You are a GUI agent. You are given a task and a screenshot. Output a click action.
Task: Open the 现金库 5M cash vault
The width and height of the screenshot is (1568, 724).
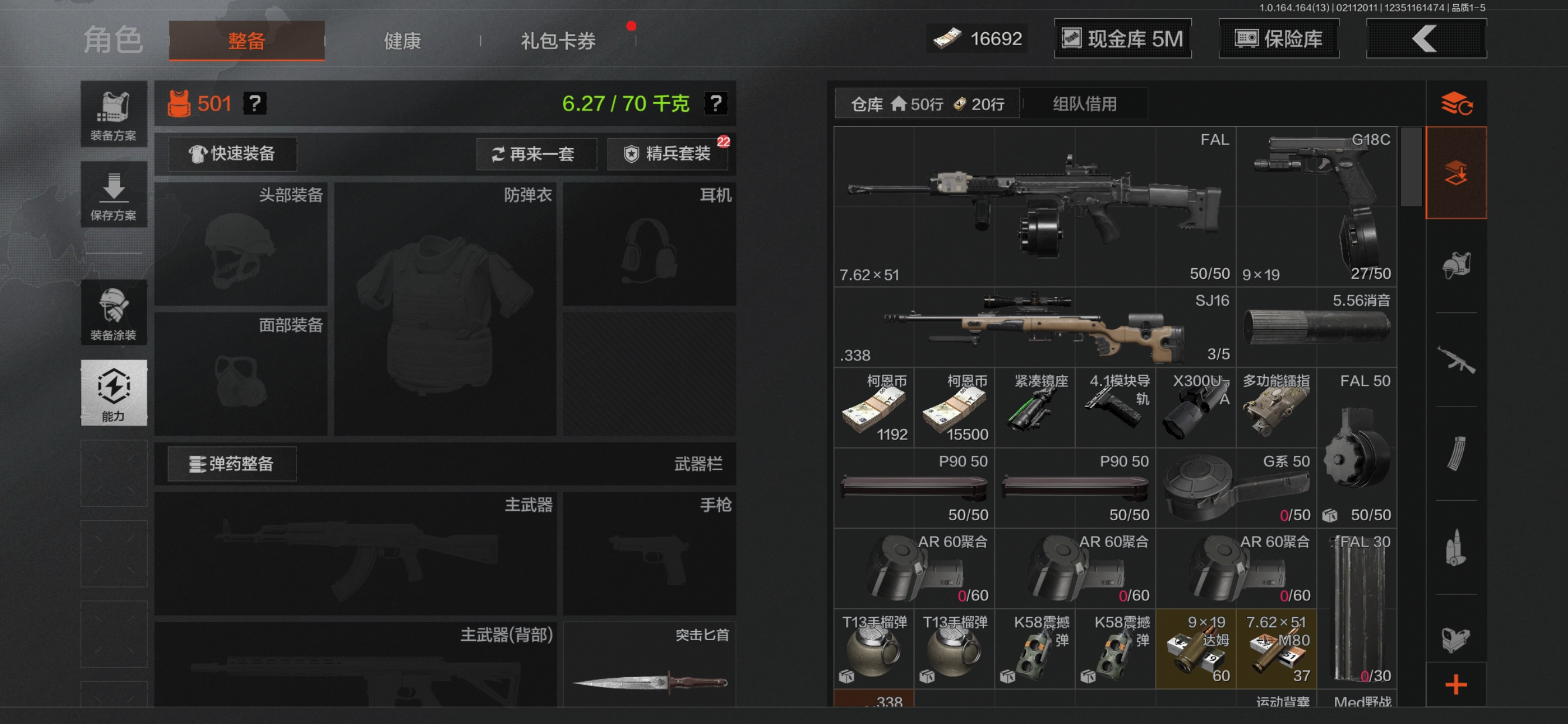(1123, 39)
